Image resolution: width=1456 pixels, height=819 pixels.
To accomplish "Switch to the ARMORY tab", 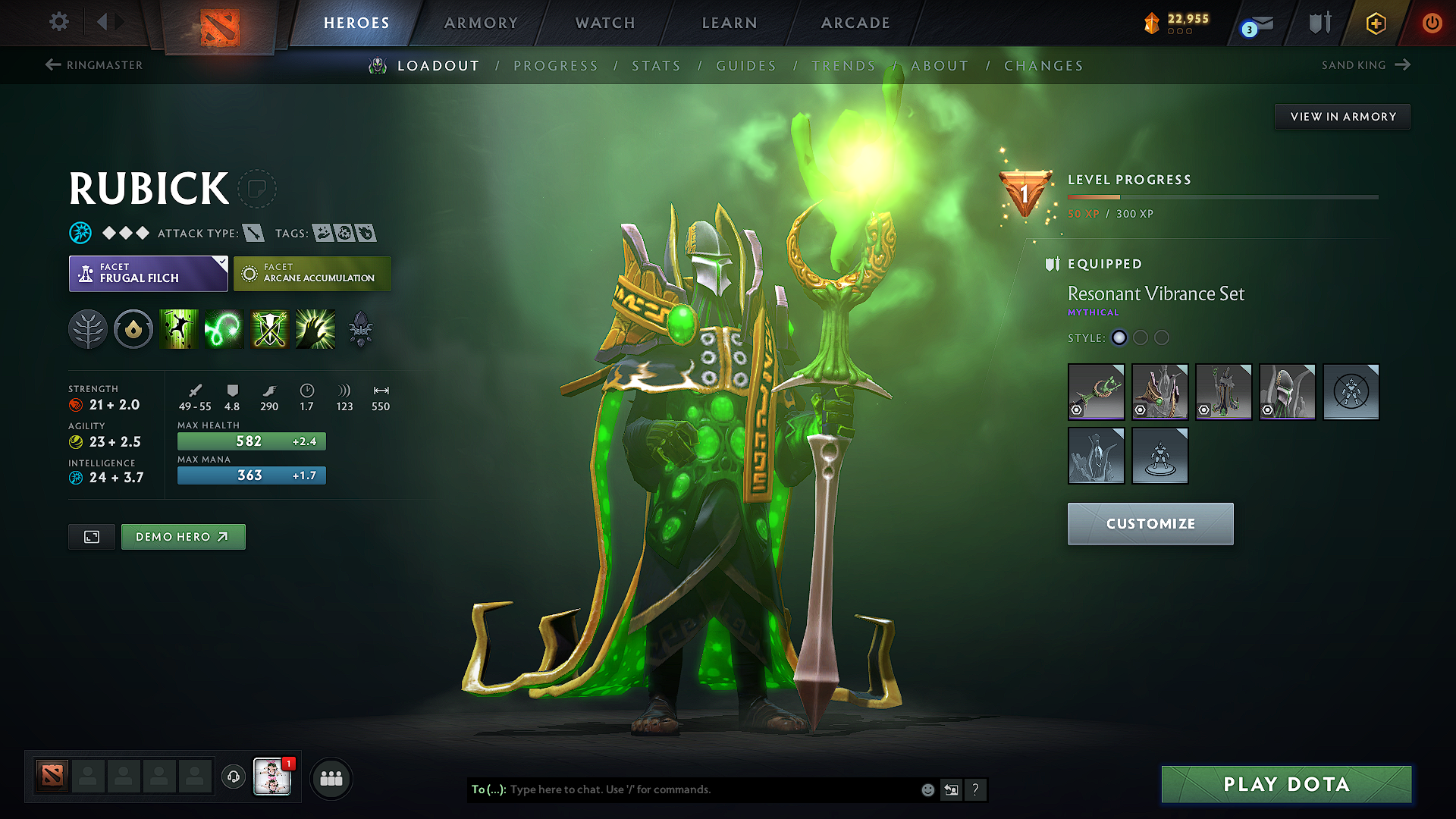I will [x=481, y=23].
